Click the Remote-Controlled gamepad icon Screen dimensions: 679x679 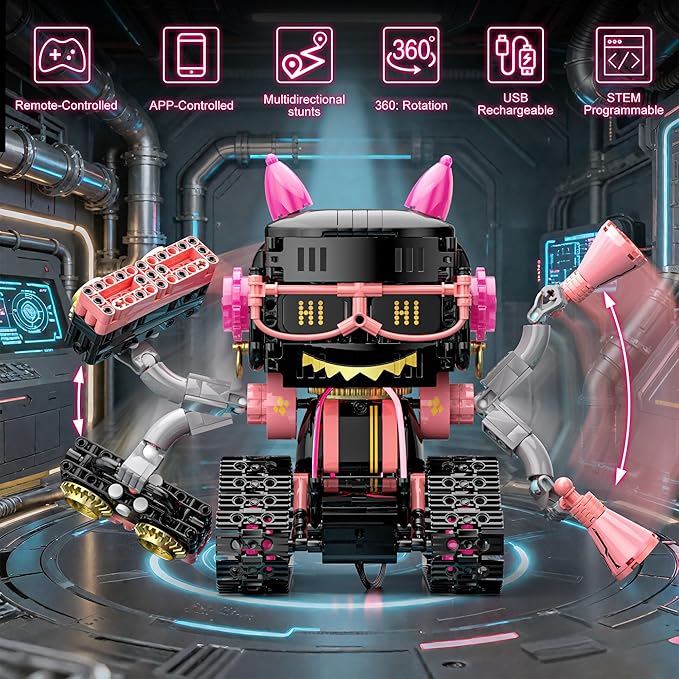[63, 54]
